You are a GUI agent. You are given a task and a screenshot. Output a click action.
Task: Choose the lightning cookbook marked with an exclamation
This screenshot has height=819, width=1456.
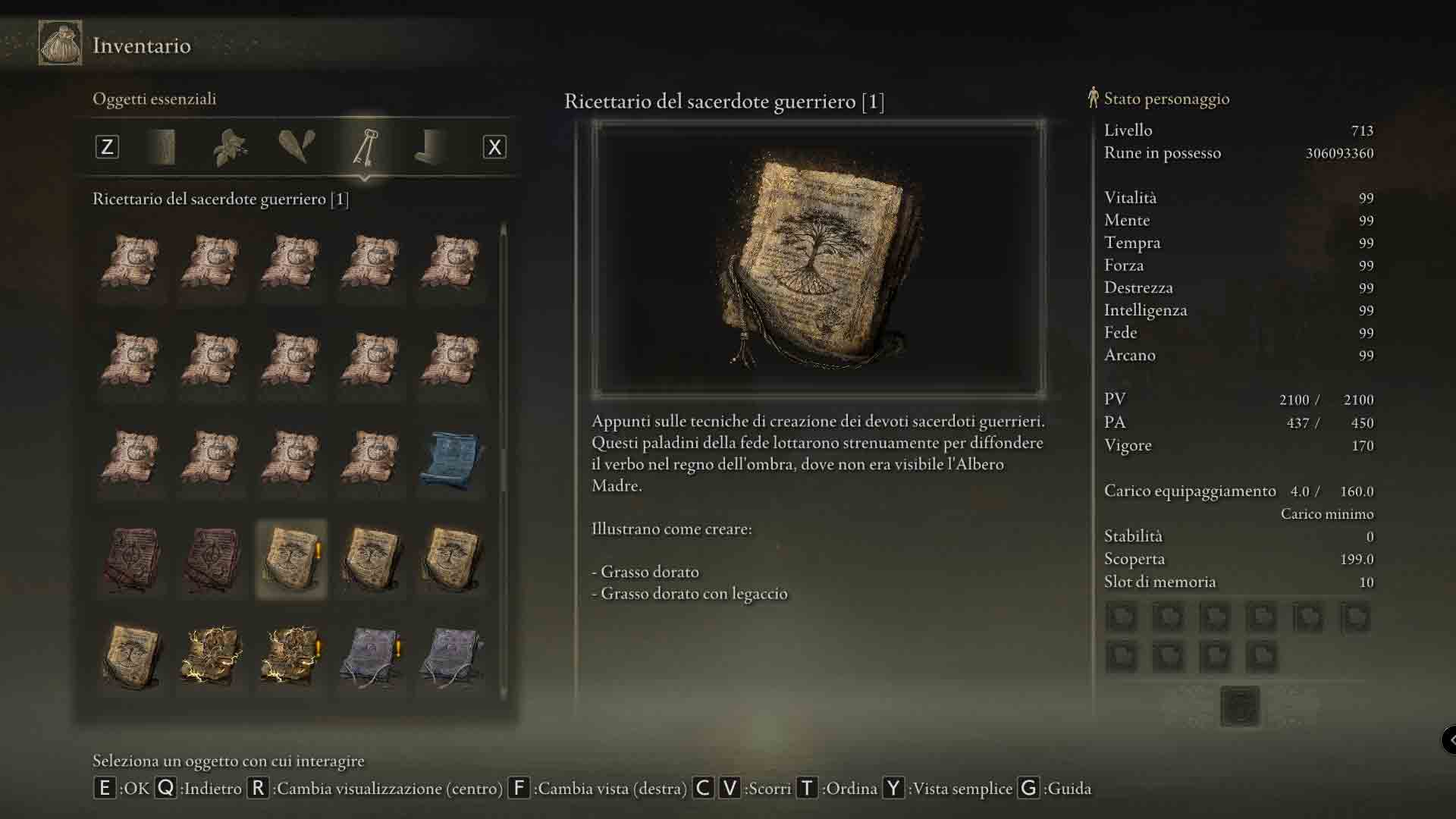[x=291, y=654]
